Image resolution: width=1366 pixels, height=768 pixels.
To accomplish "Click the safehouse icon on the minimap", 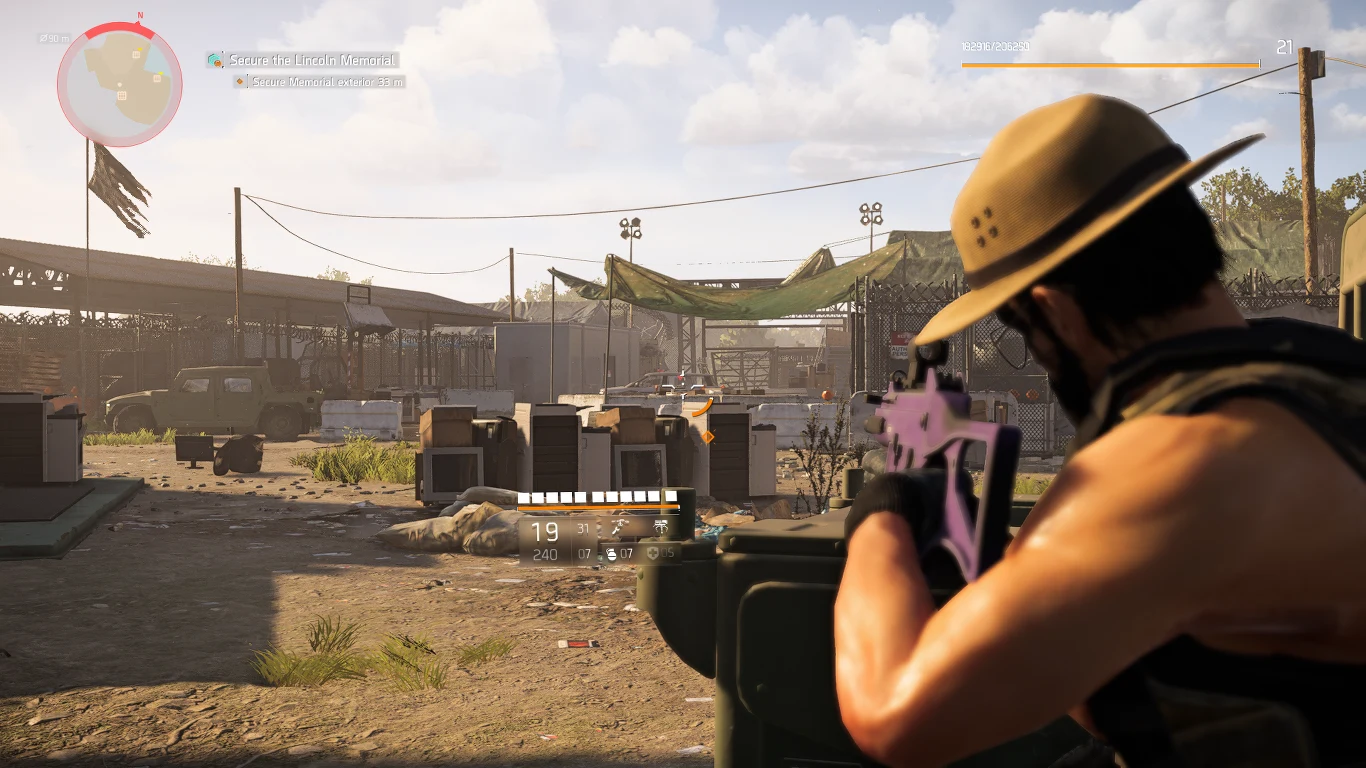I will (122, 95).
